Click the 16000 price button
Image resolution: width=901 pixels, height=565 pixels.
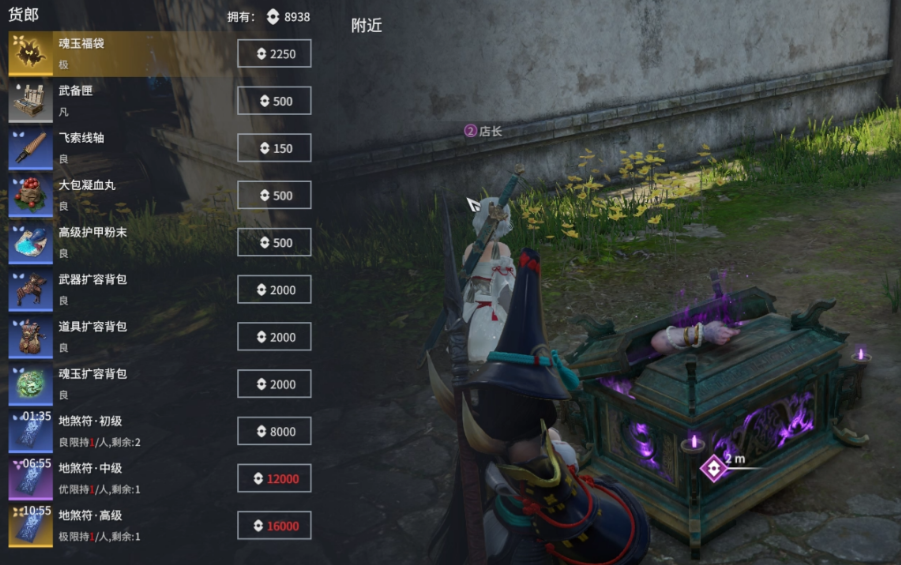tap(274, 525)
